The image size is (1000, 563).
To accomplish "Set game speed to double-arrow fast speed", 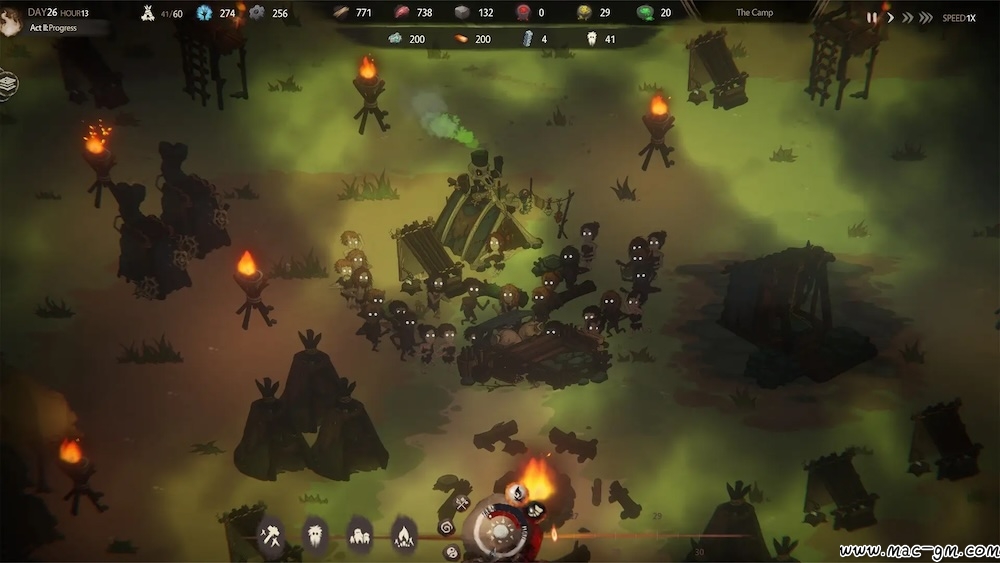I will pyautogui.click(x=908, y=17).
